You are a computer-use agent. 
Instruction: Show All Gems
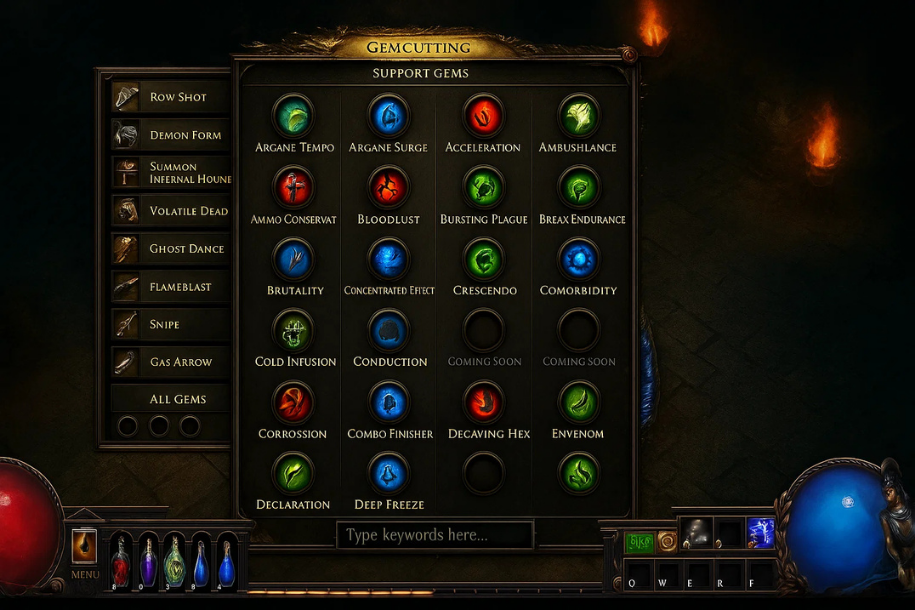point(170,399)
